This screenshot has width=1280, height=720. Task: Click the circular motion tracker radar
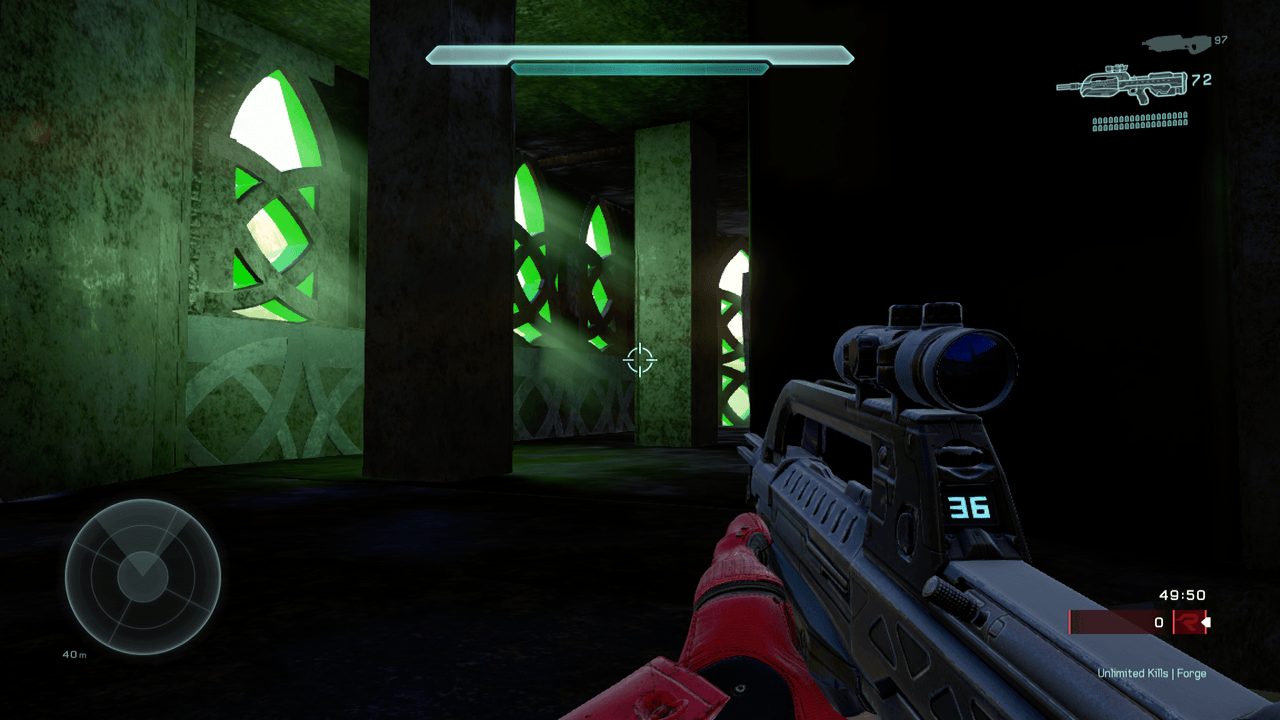(x=142, y=577)
